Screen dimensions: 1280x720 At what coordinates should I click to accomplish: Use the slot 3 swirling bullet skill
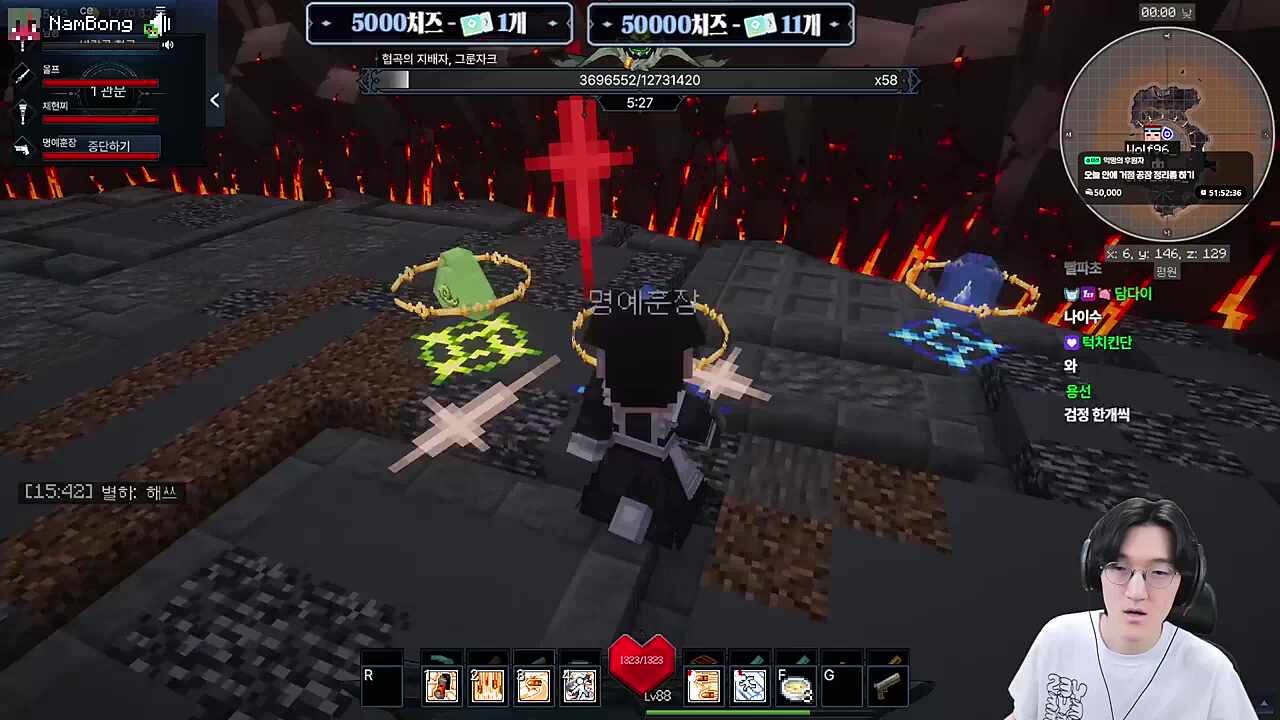533,686
